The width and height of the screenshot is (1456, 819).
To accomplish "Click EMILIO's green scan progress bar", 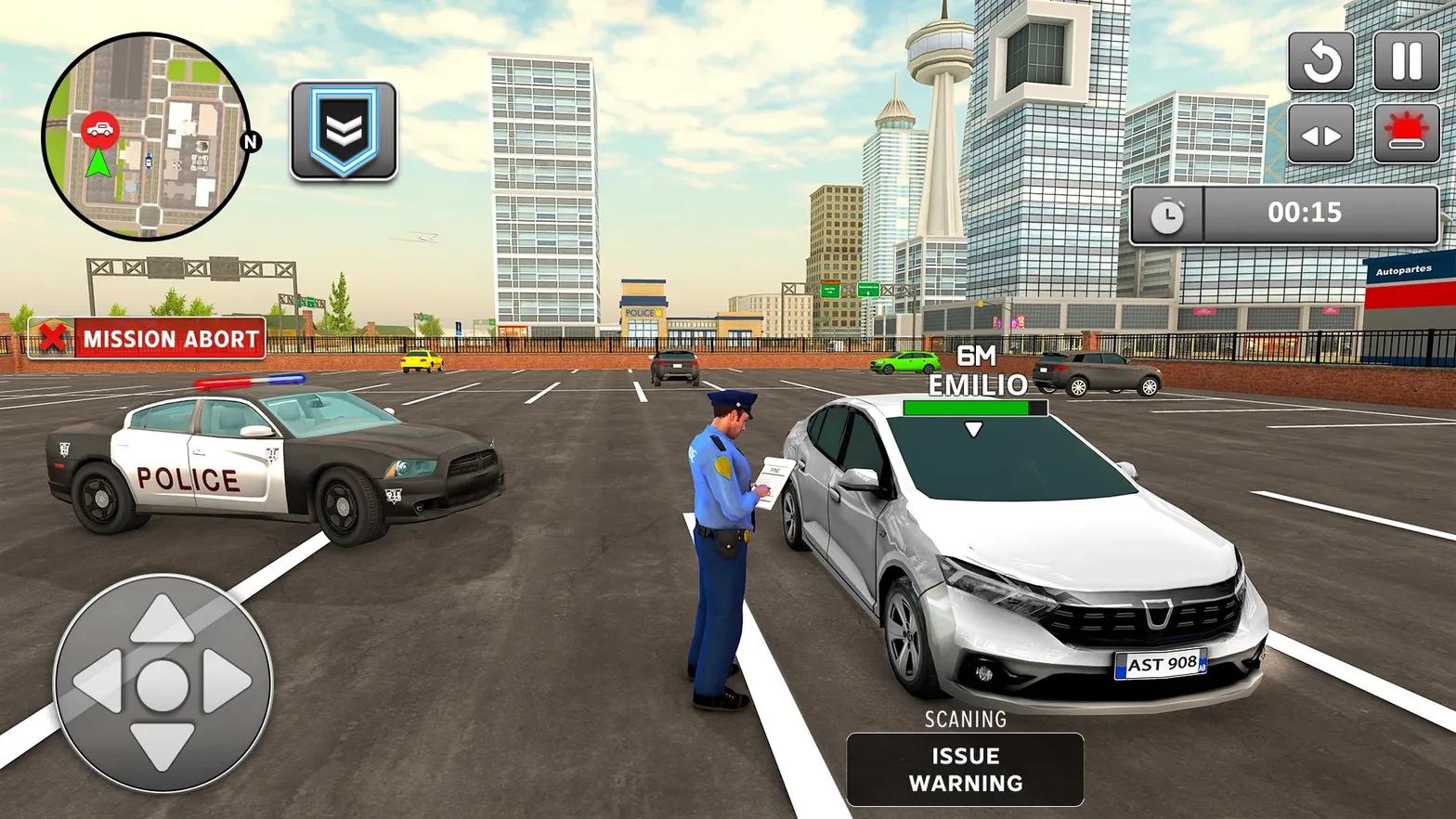I will click(974, 409).
